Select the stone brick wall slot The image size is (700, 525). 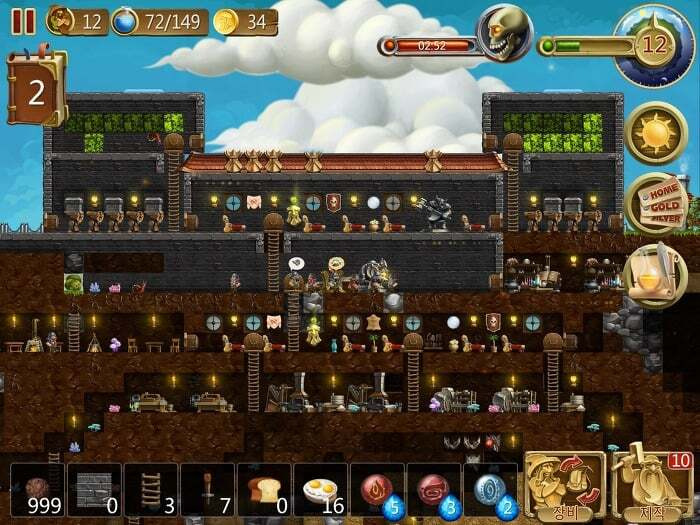tap(95, 490)
